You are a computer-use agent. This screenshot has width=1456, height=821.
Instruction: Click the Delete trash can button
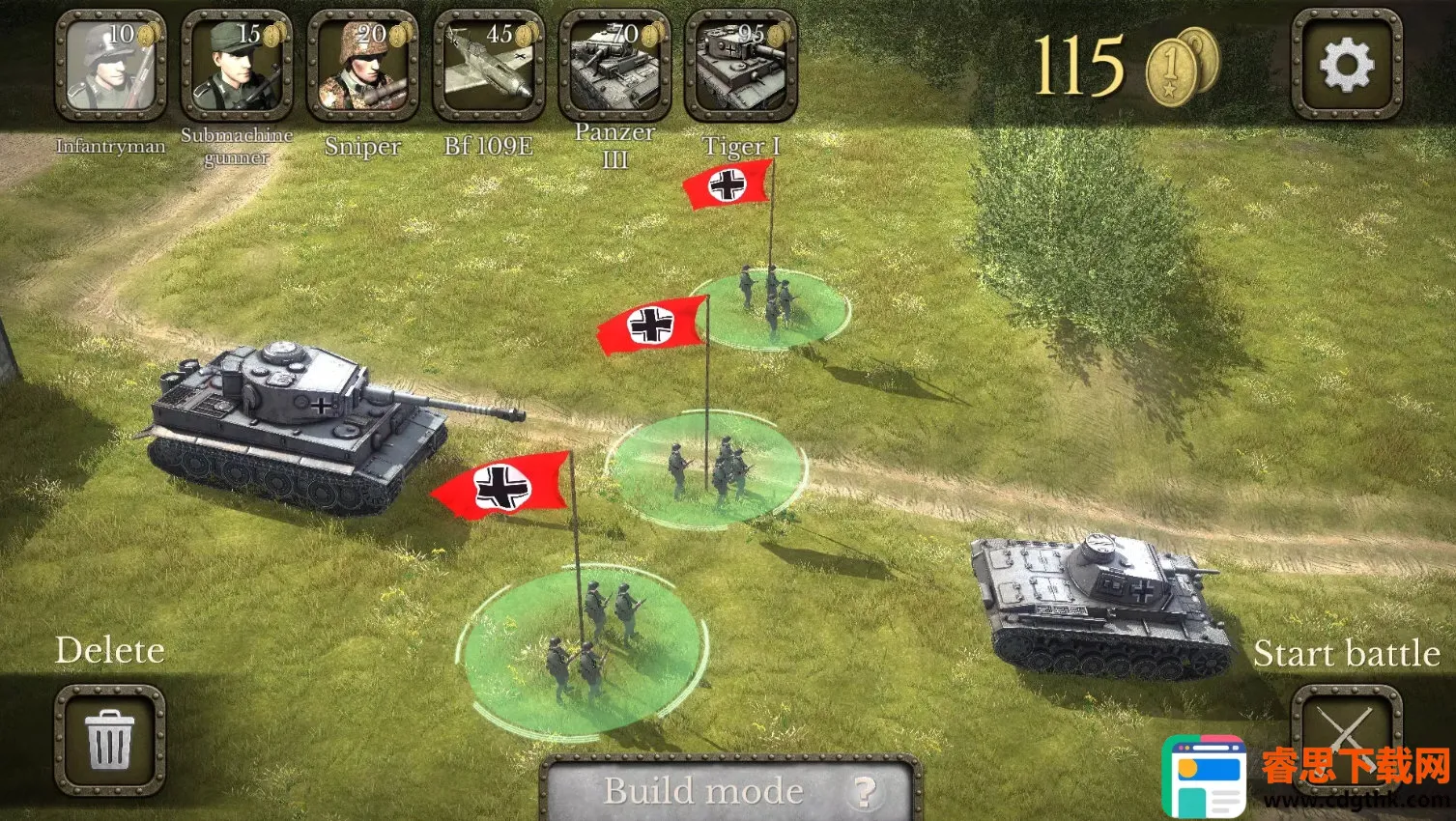pyautogui.click(x=109, y=739)
